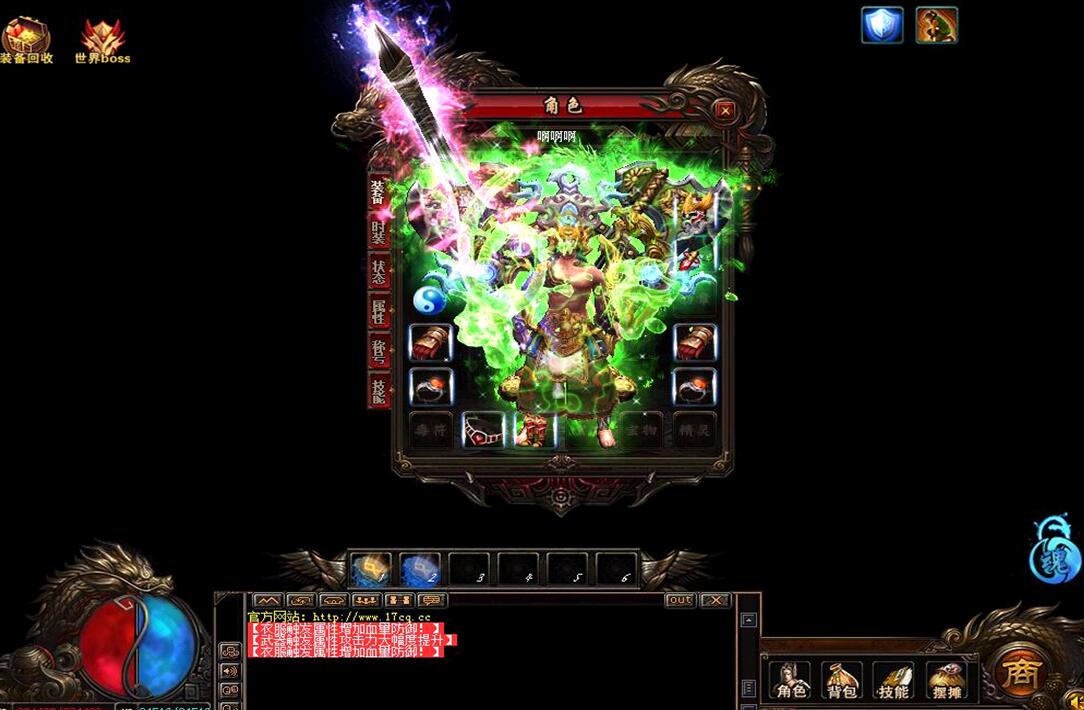Image resolution: width=1084 pixels, height=710 pixels.
Task: Open the 背包 bag button
Action: (842, 680)
